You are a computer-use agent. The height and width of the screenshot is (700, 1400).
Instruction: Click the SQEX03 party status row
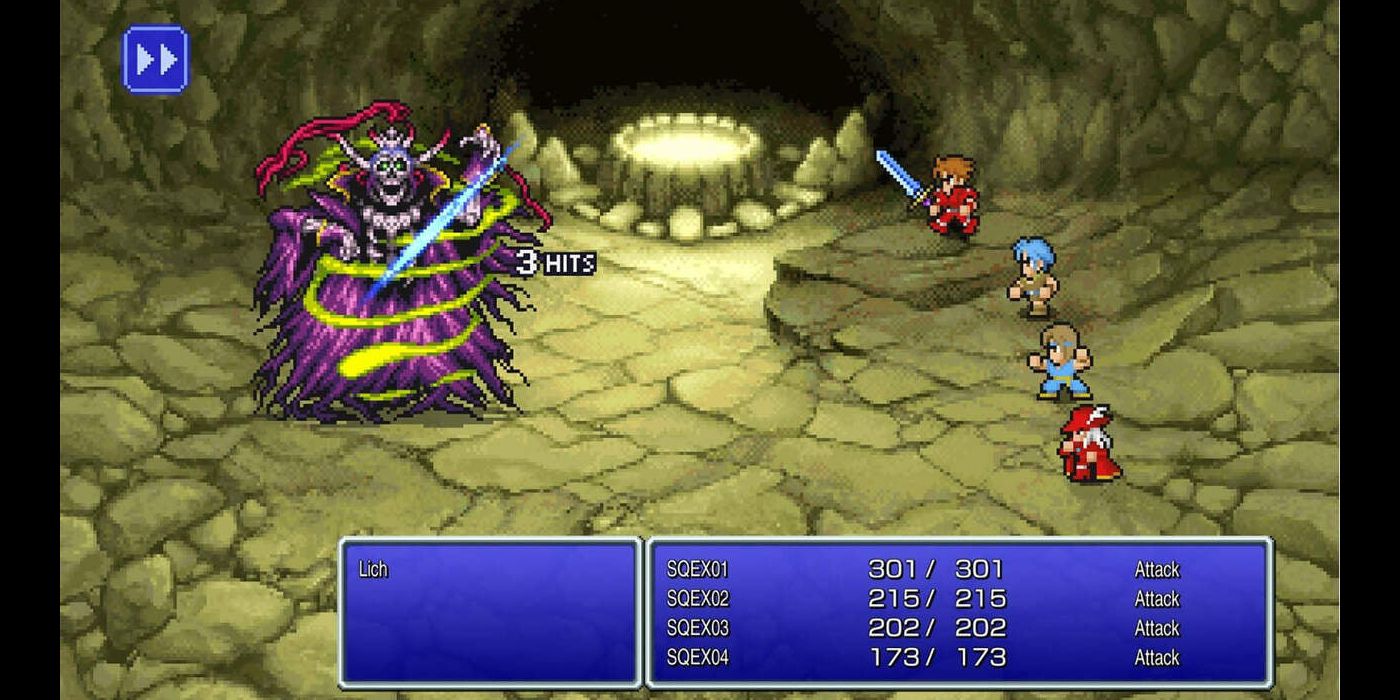(698, 628)
